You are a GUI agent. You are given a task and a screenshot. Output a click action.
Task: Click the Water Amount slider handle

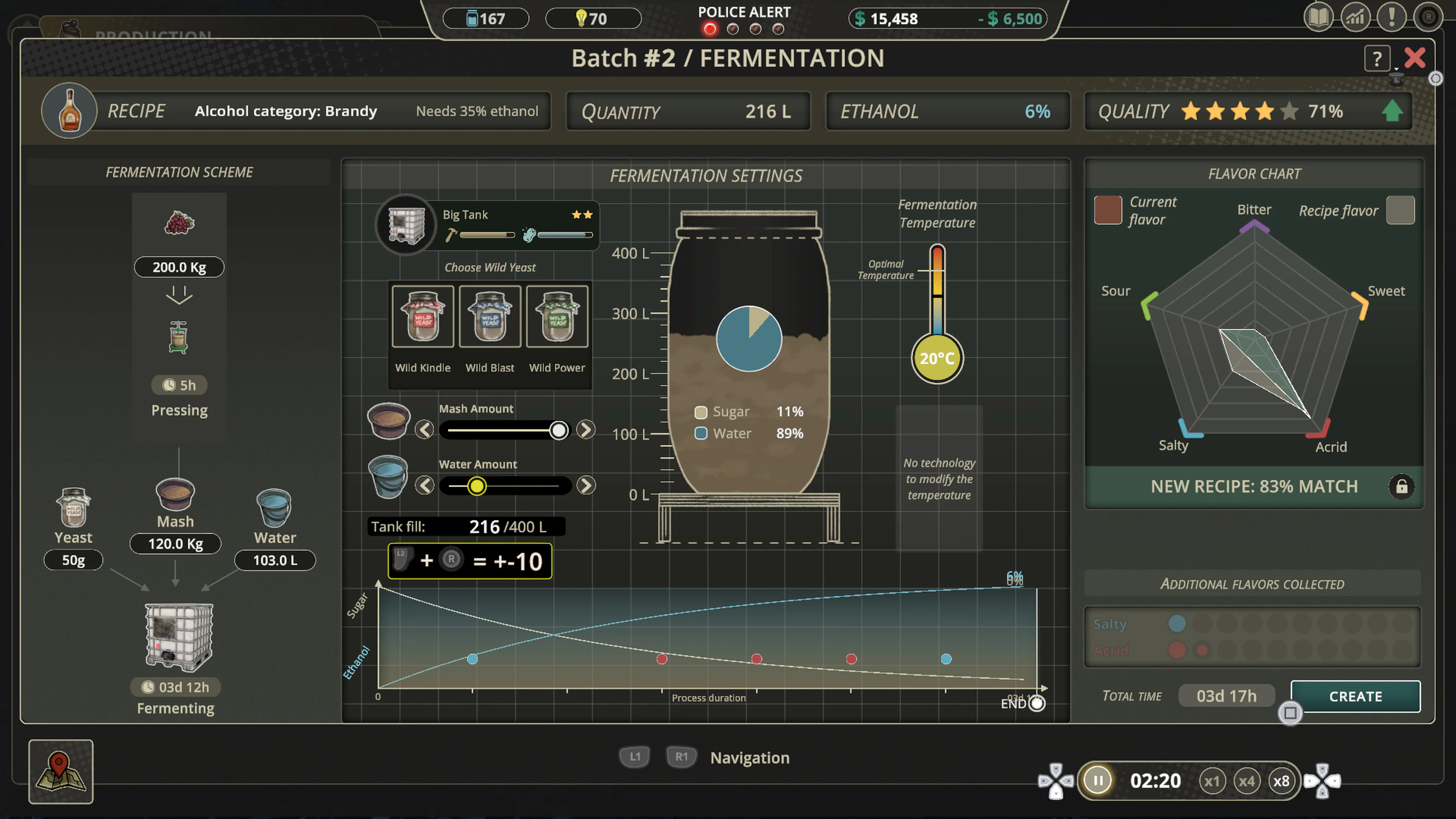point(477,485)
